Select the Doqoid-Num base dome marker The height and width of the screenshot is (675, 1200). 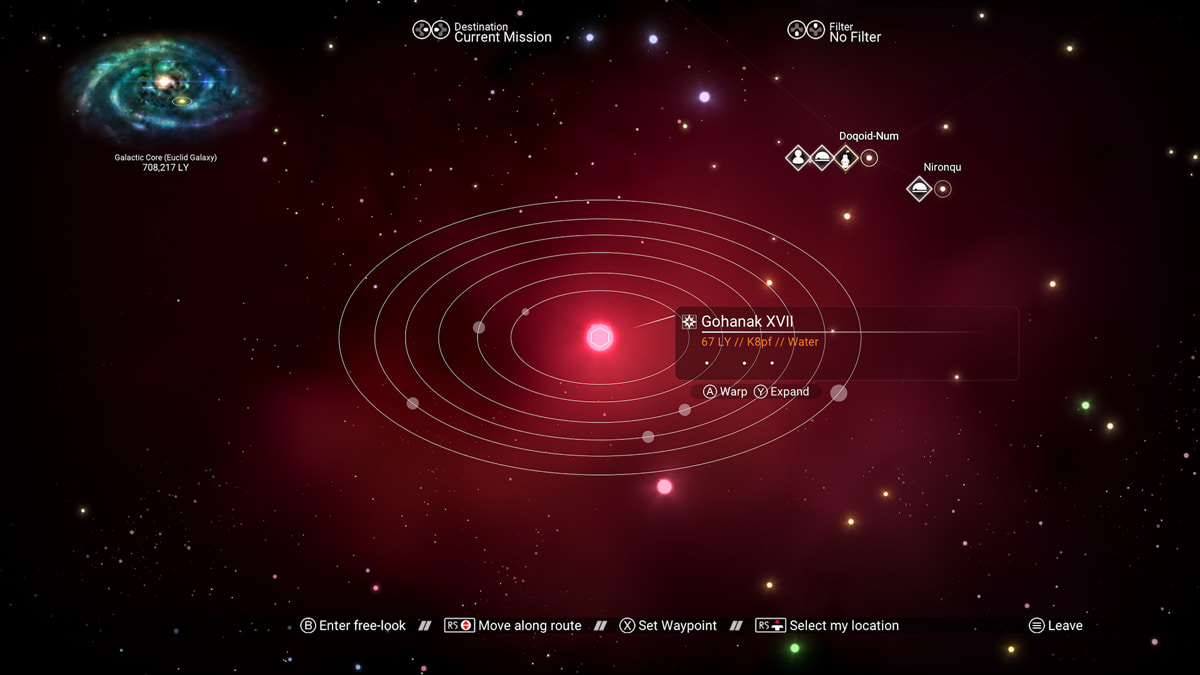822,157
